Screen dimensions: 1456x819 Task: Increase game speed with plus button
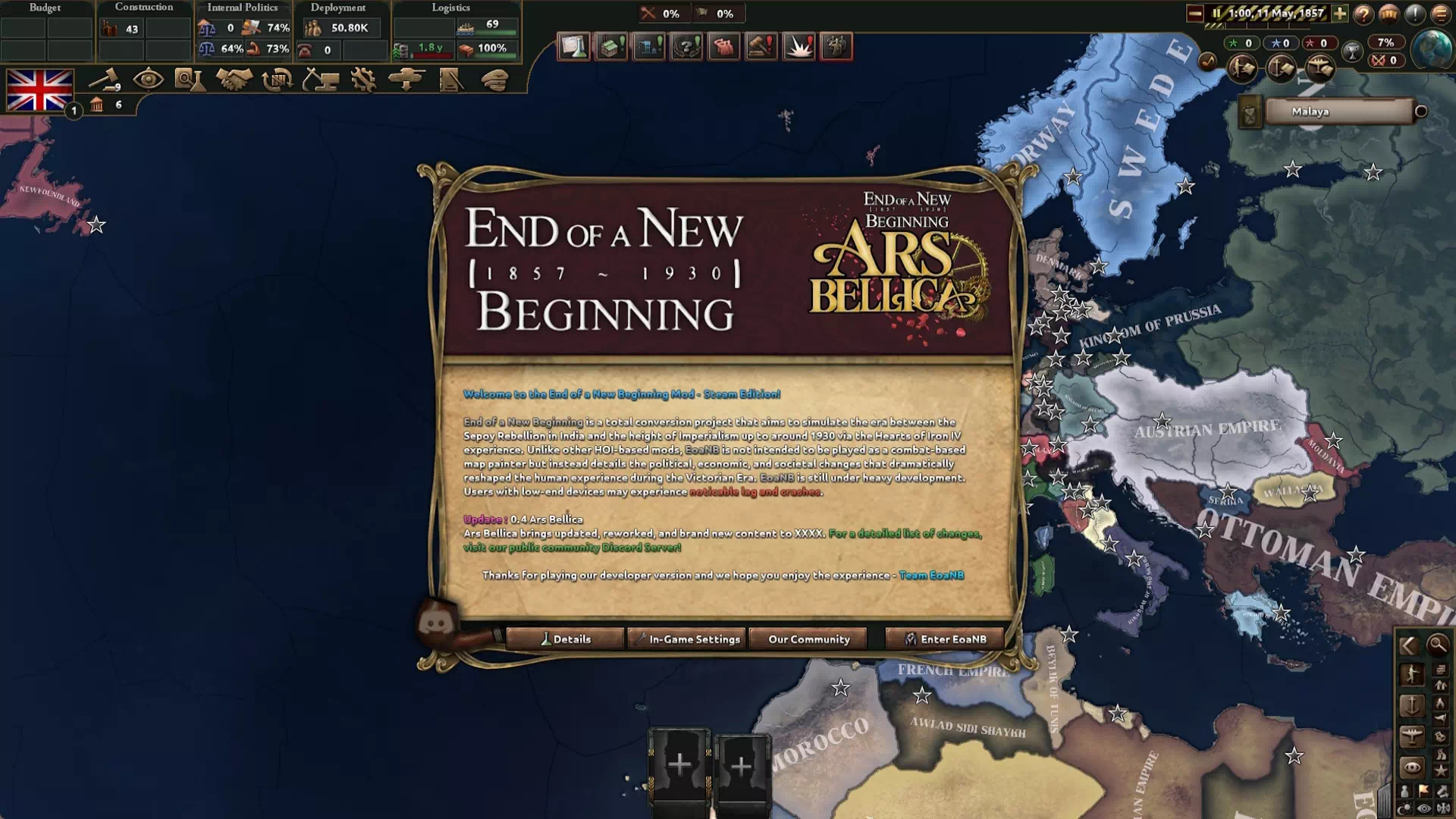click(1340, 14)
